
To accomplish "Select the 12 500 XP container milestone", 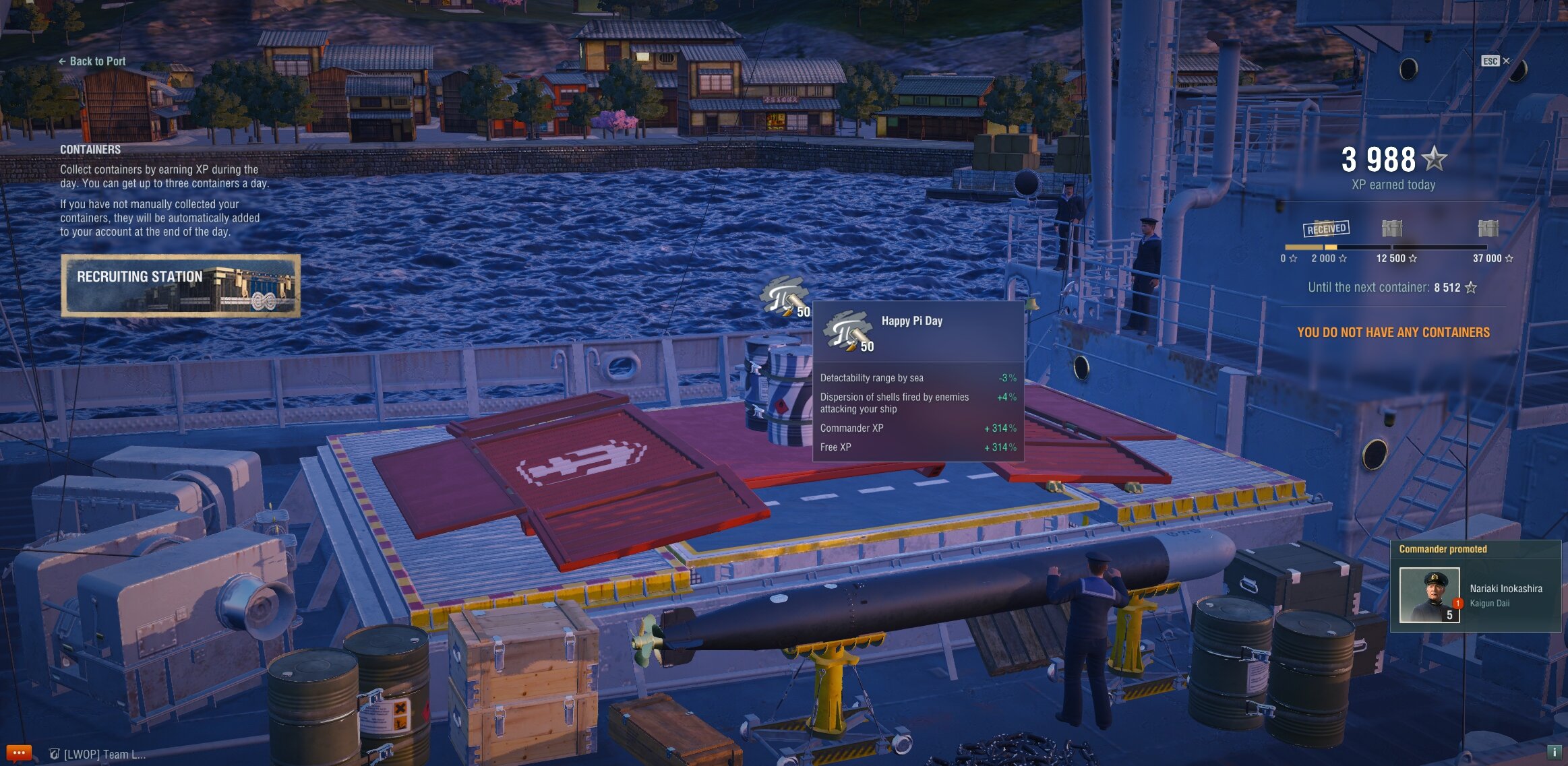I will 1392,229.
